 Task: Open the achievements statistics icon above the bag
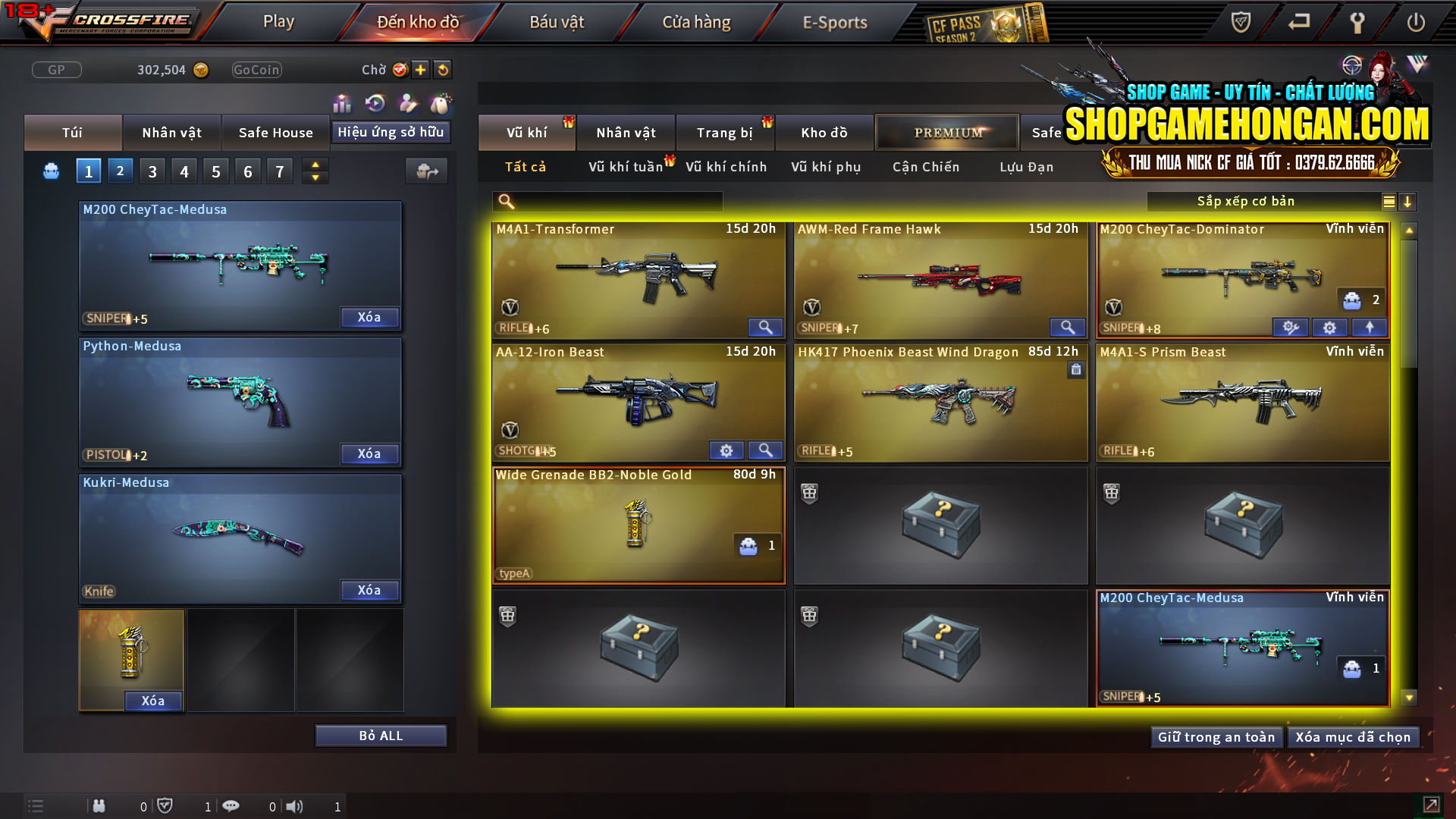342,104
